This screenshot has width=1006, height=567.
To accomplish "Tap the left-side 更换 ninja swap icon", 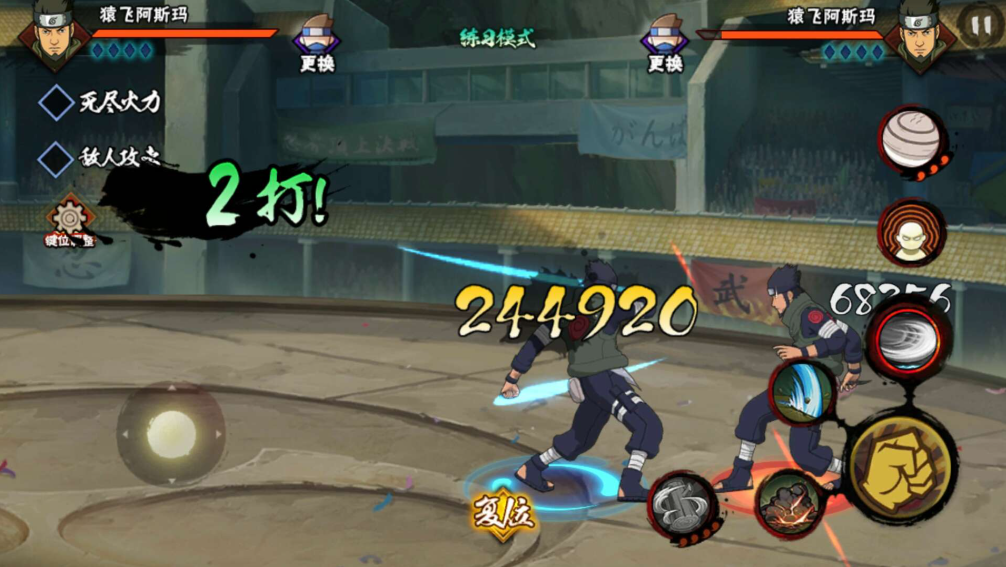I will [317, 40].
